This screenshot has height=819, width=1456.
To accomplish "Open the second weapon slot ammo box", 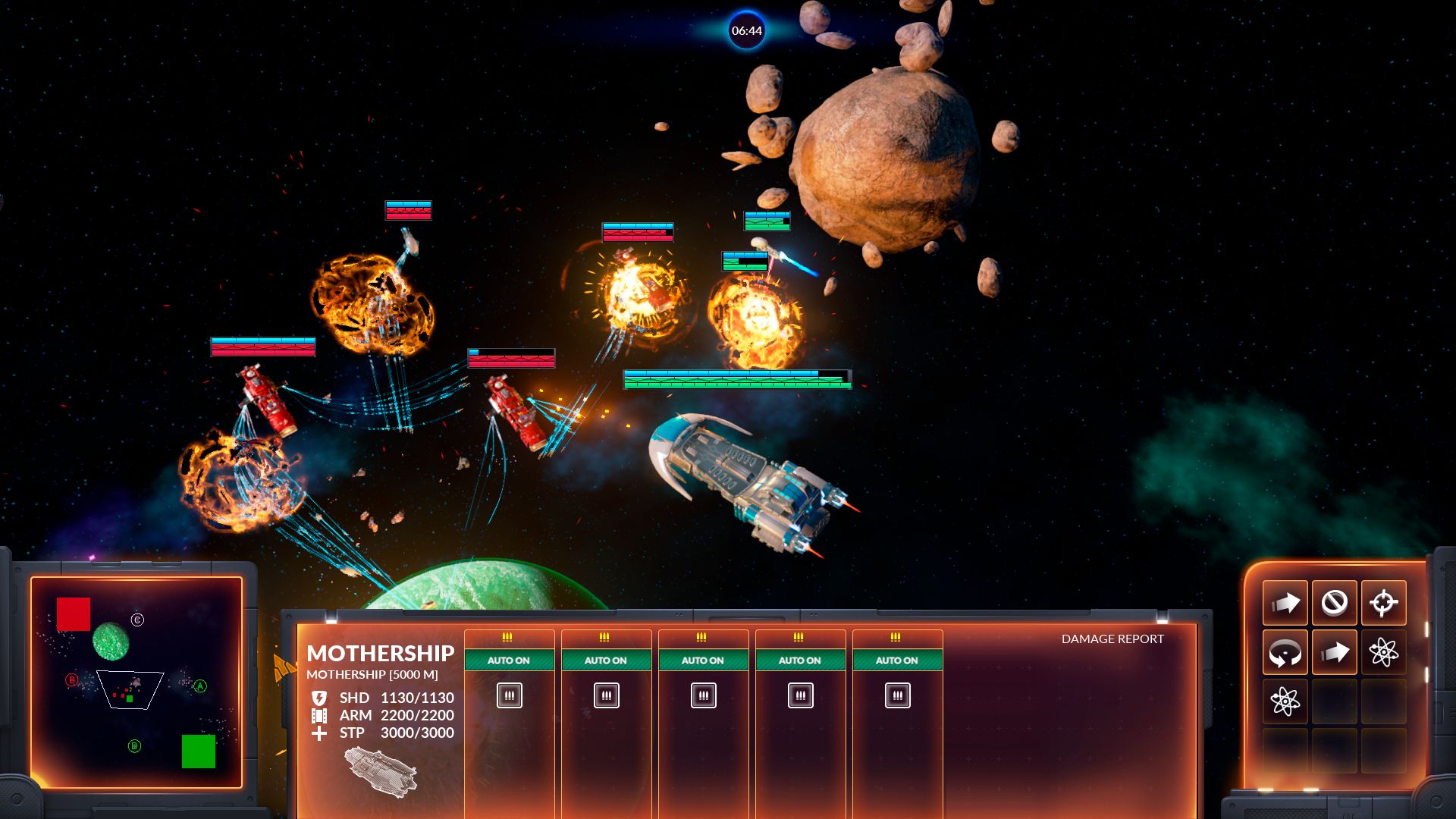I will pyautogui.click(x=607, y=695).
